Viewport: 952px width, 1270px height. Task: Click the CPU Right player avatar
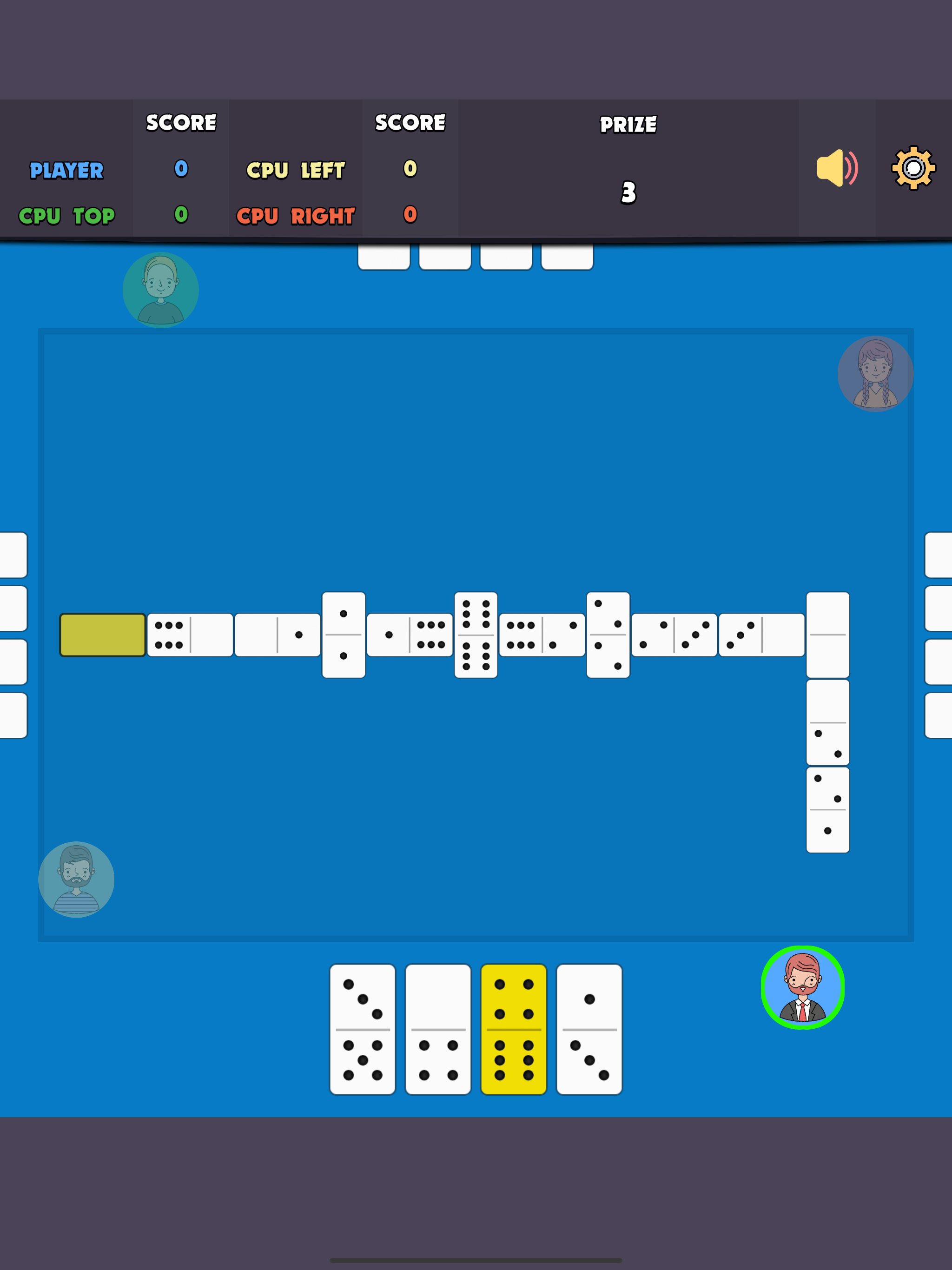[875, 374]
